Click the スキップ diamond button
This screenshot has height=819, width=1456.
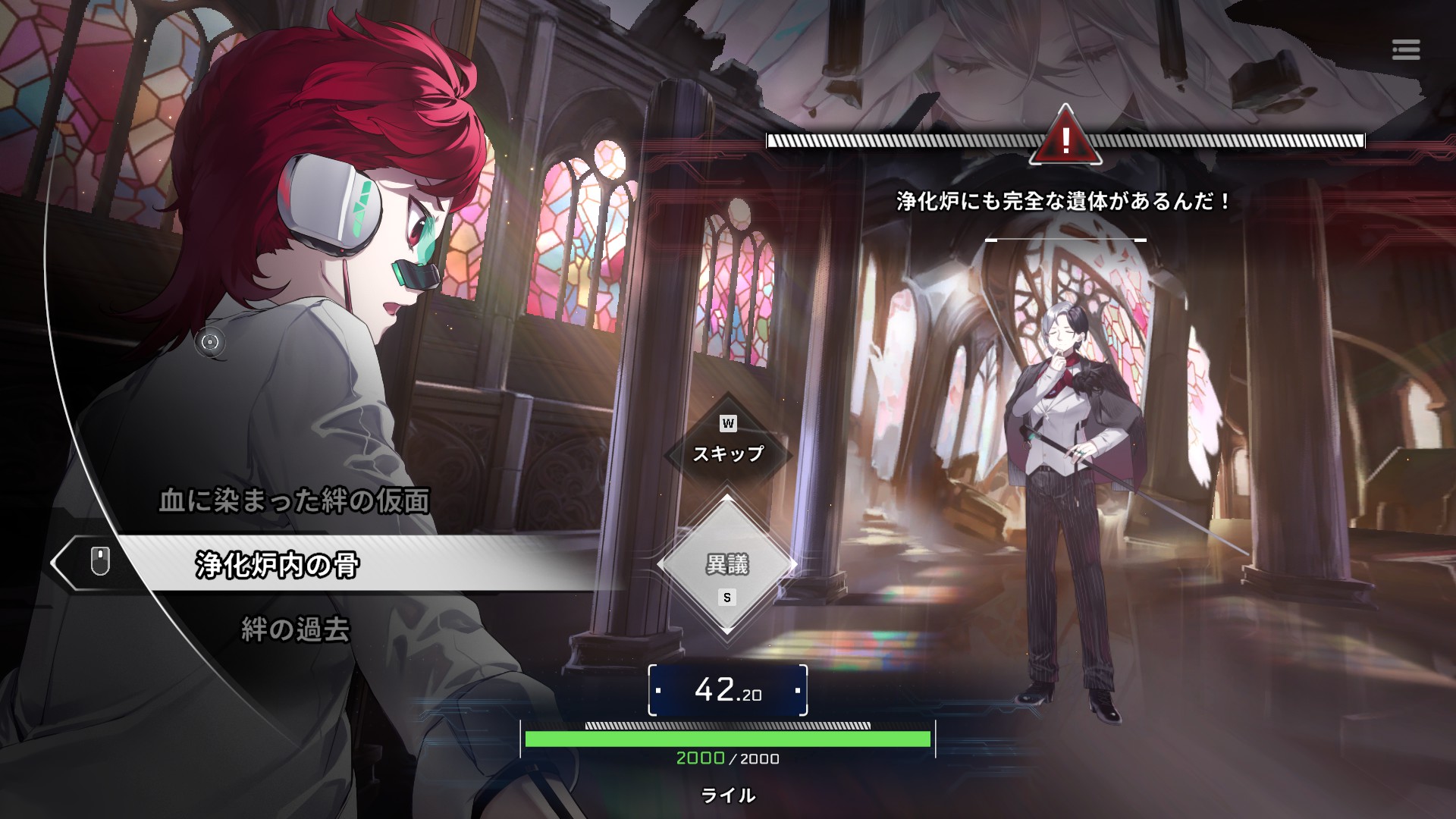pyautogui.click(x=727, y=453)
